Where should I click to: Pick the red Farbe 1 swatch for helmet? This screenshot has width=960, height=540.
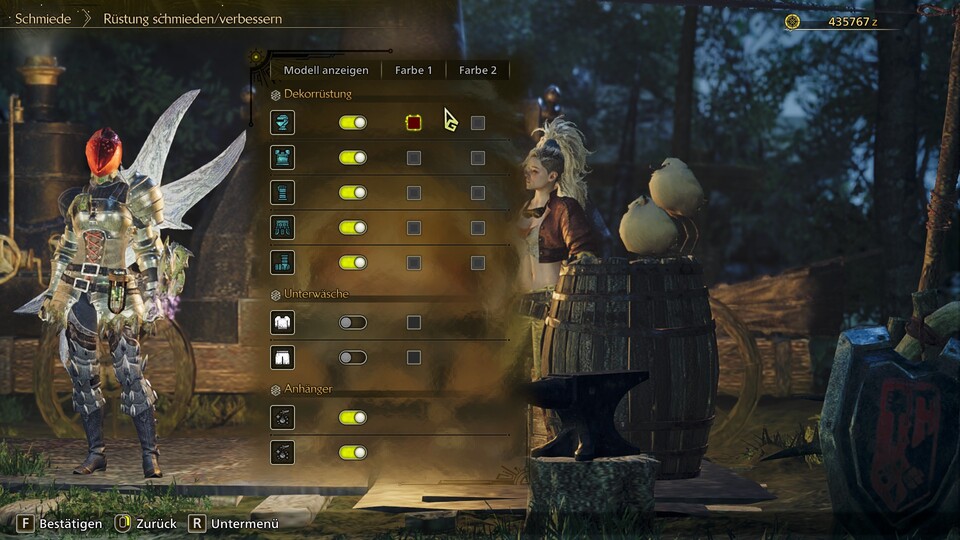[x=413, y=122]
